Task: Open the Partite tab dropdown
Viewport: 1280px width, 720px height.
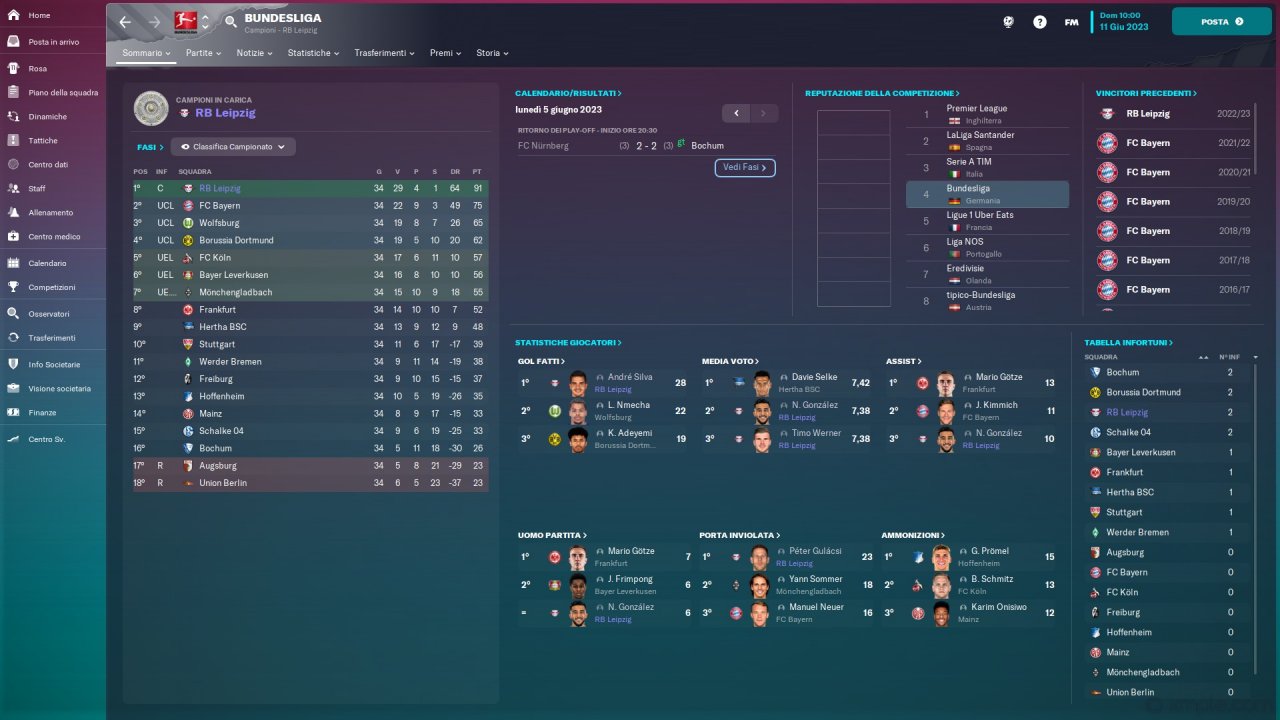Action: point(203,53)
